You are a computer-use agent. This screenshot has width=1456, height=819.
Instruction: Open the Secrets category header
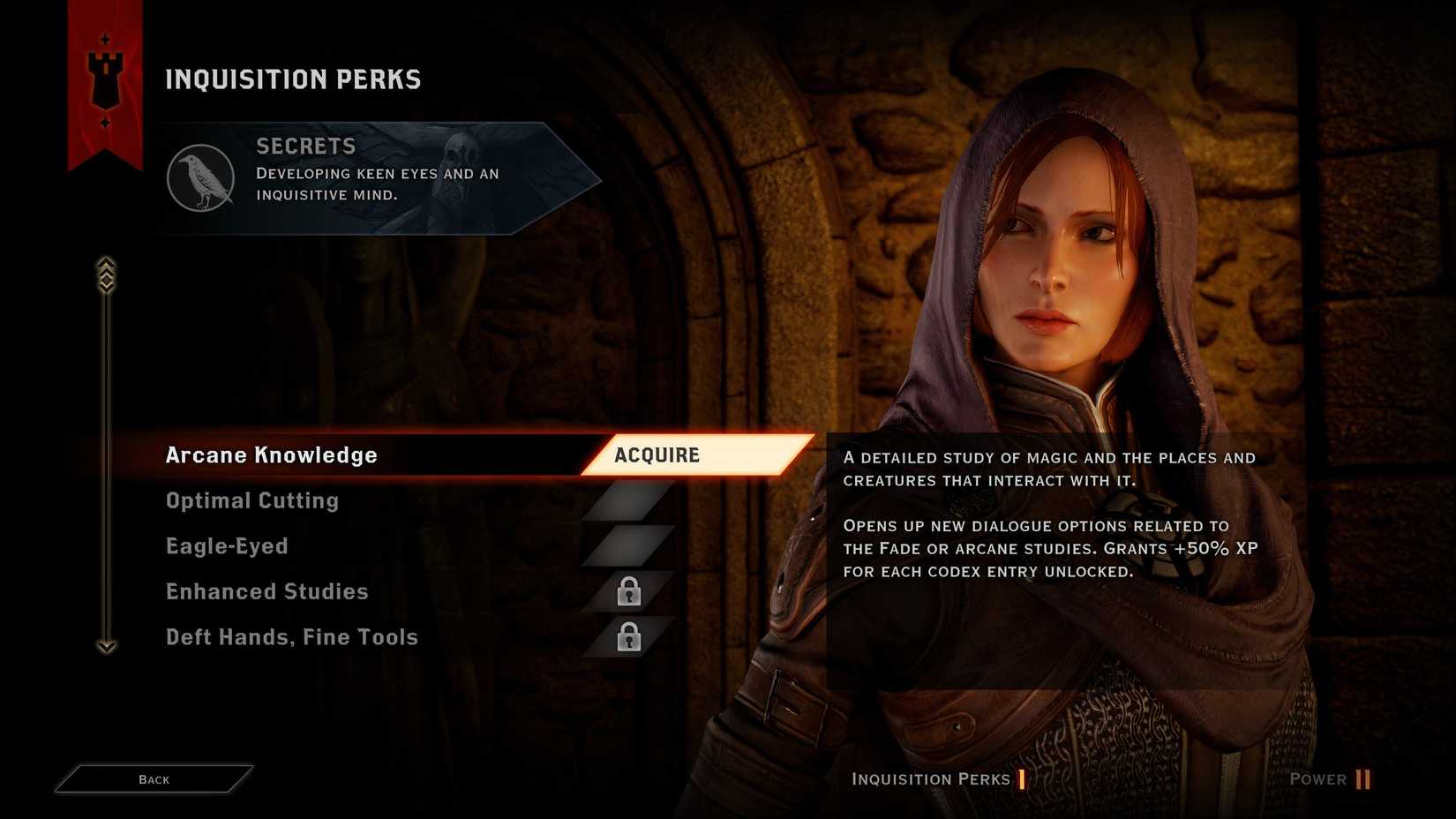379,177
